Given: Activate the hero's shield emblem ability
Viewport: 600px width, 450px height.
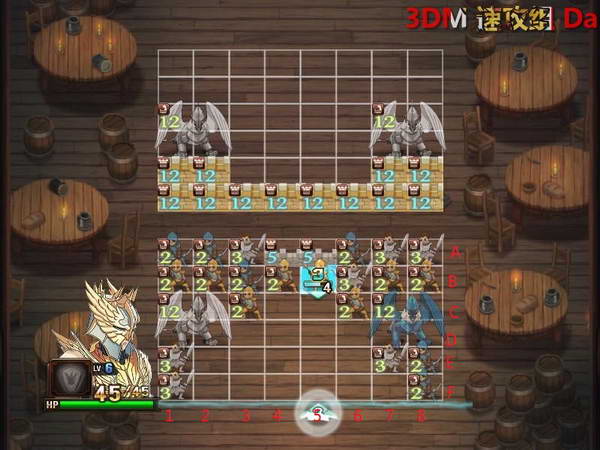Looking at the screenshot, I should click(71, 379).
